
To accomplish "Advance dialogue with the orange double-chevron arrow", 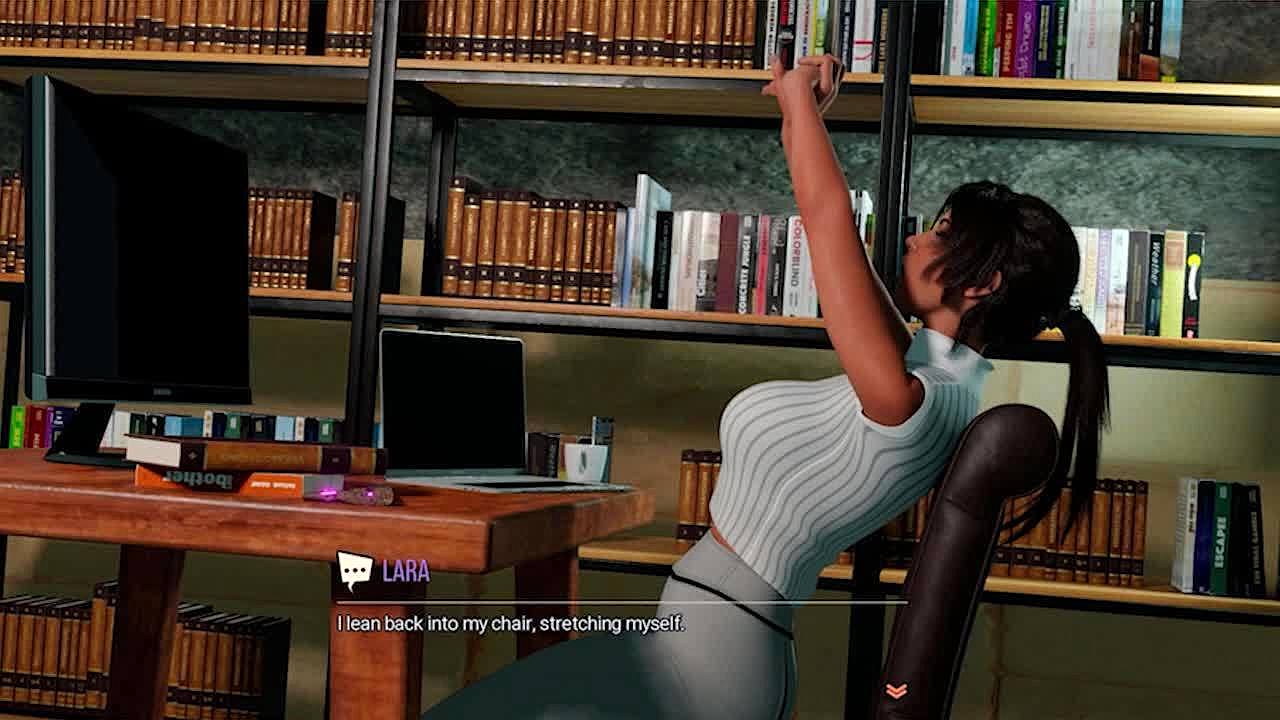I will [896, 691].
